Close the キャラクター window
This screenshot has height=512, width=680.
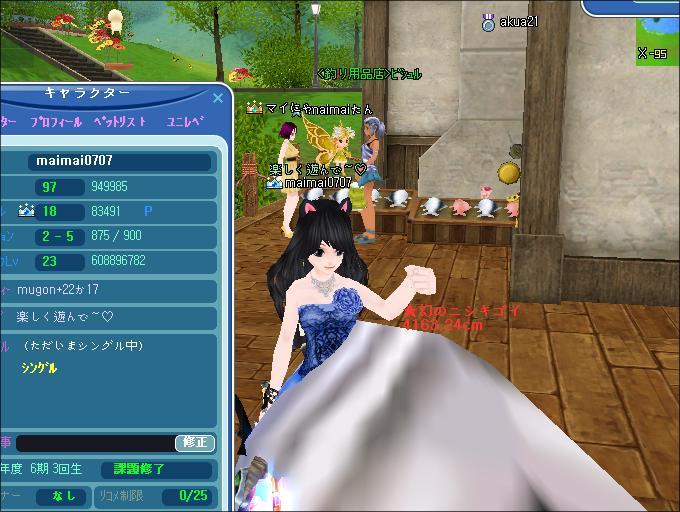[x=218, y=98]
